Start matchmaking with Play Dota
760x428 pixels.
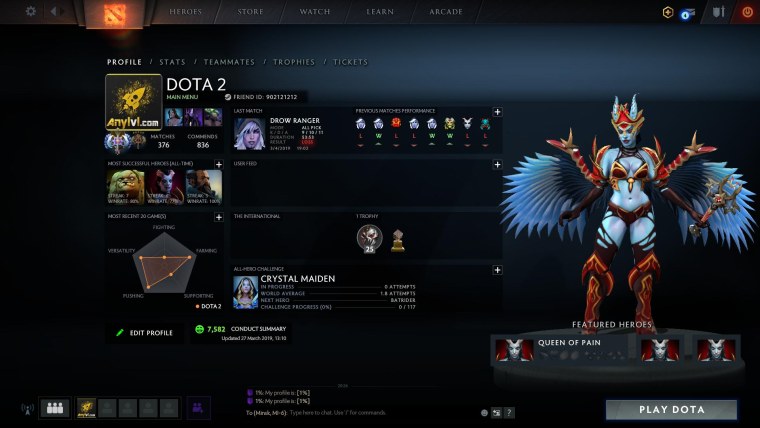[x=671, y=410]
